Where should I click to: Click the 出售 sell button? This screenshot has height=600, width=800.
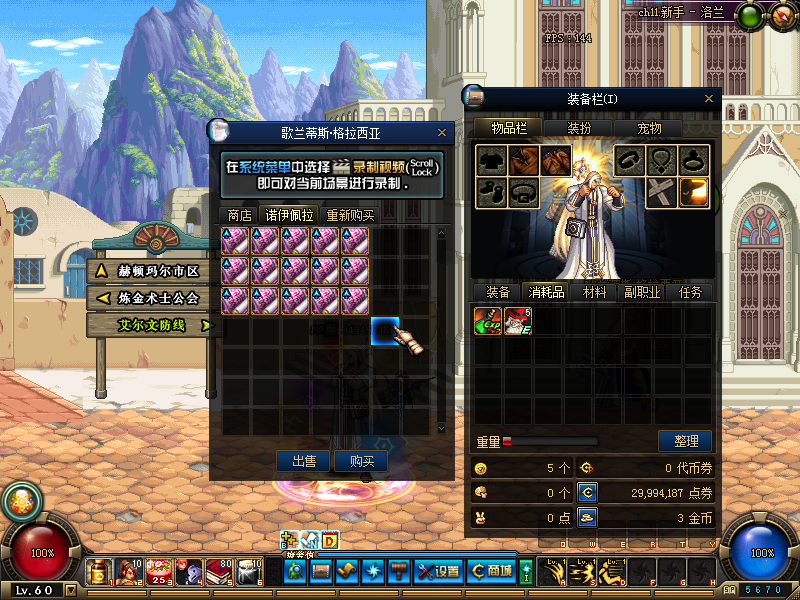[x=304, y=461]
